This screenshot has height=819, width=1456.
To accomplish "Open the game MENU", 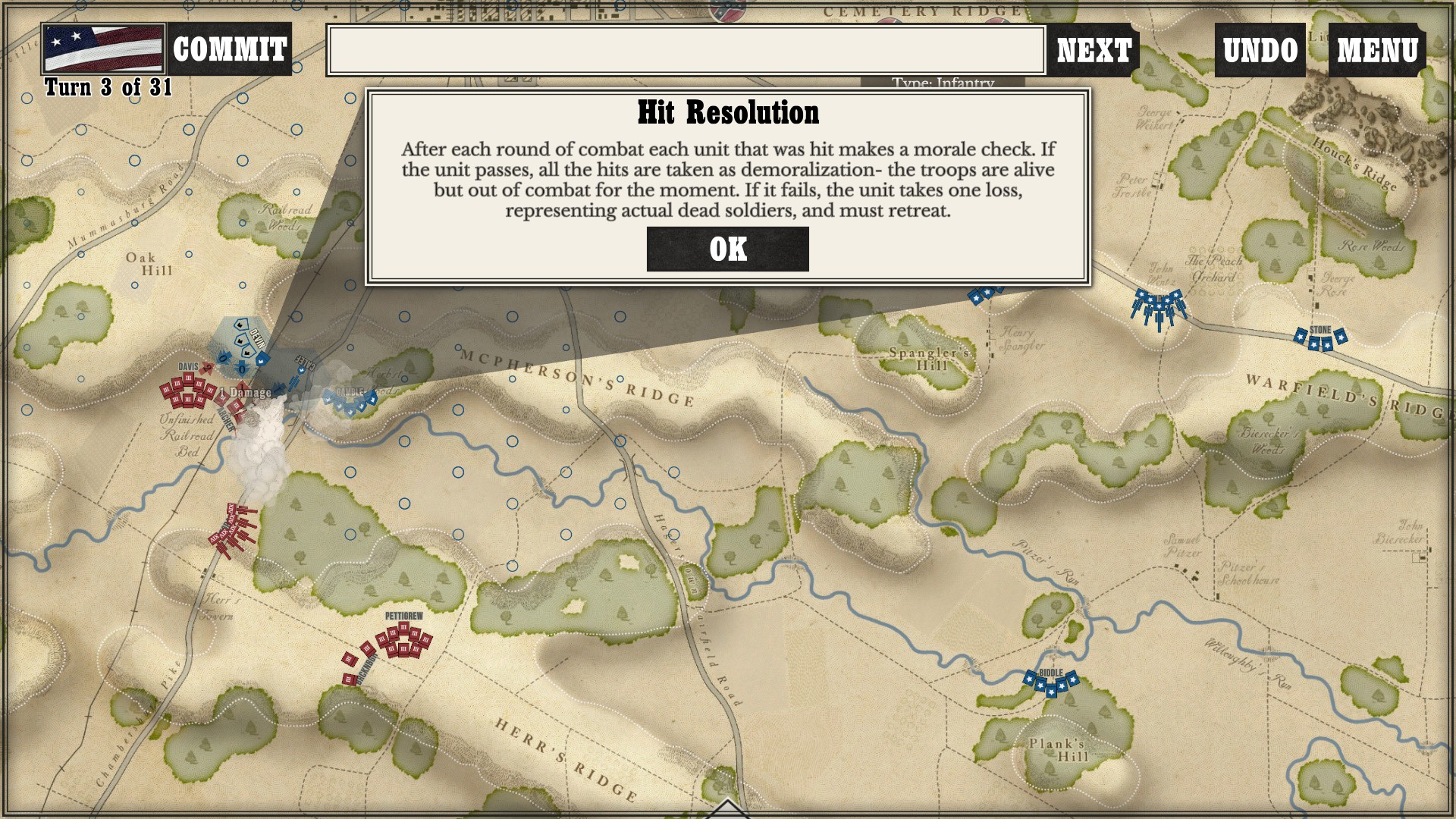I will click(x=1376, y=50).
